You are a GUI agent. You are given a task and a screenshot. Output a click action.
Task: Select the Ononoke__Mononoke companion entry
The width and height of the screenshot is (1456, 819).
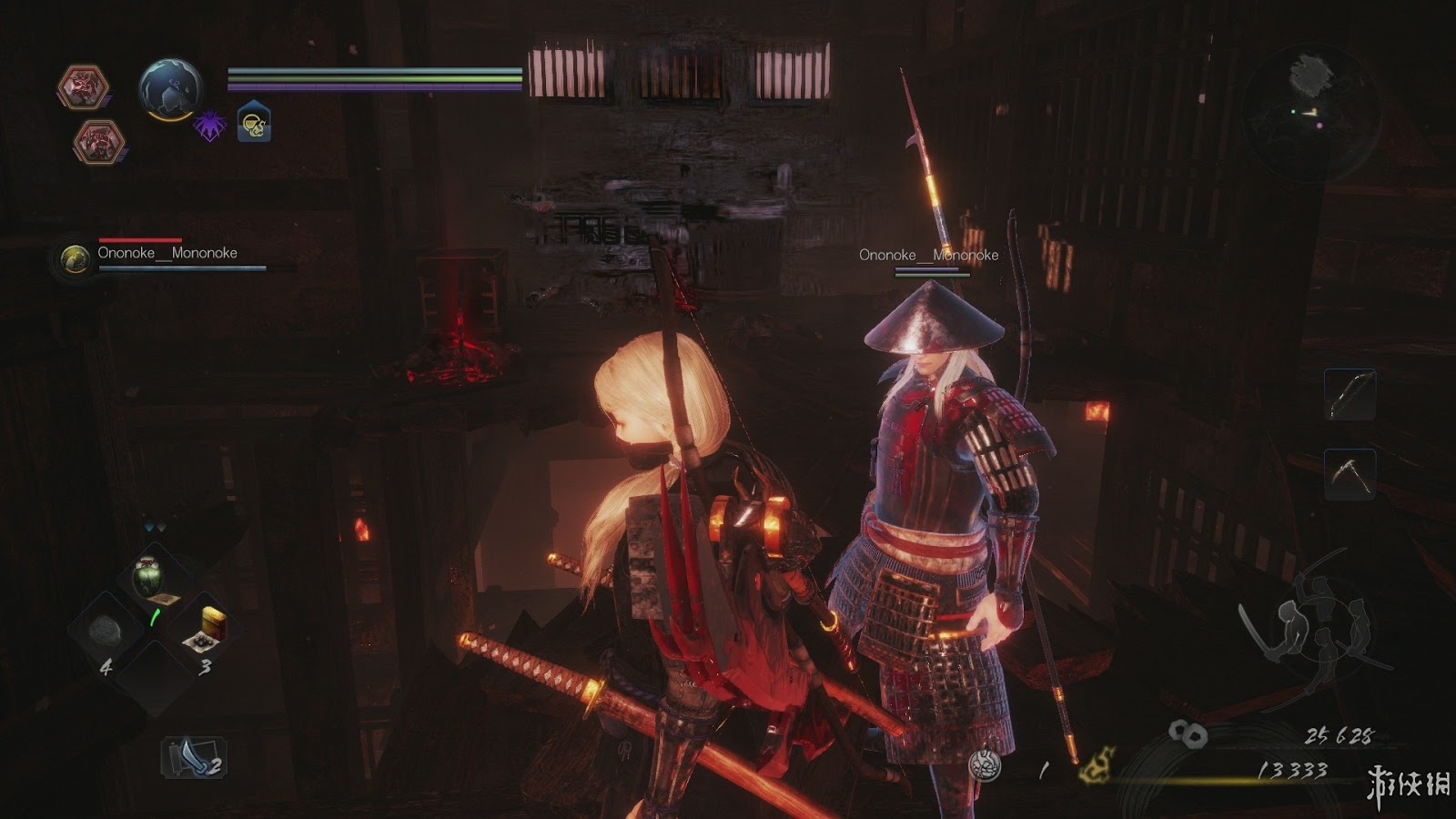(x=167, y=254)
